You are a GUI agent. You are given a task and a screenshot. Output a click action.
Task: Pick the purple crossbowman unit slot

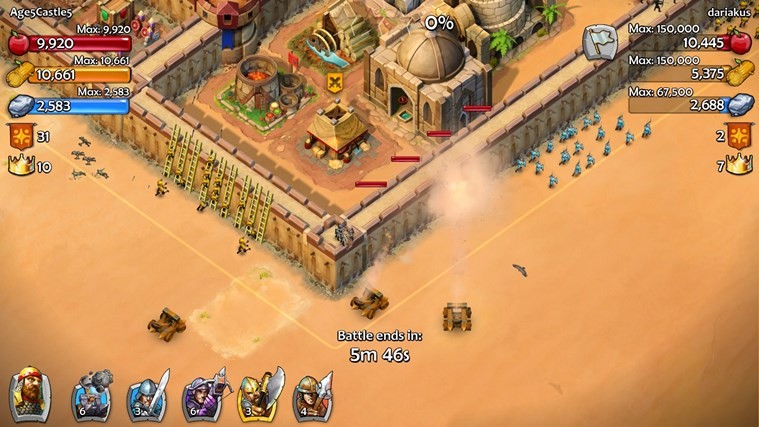point(203,395)
